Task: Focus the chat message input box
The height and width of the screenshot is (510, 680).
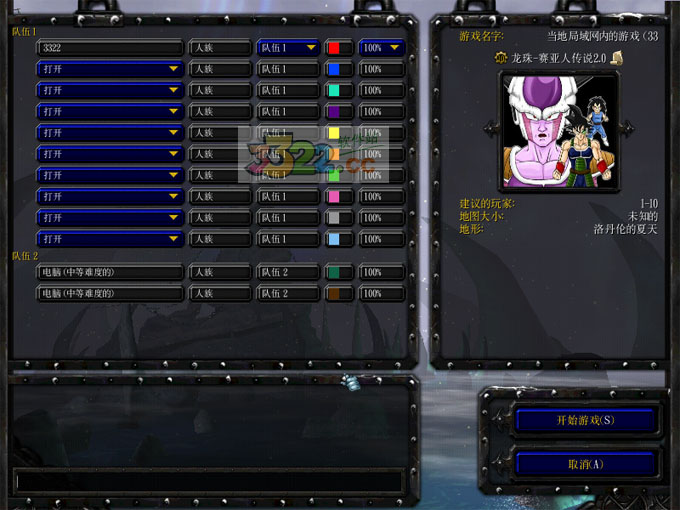Action: click(x=208, y=481)
